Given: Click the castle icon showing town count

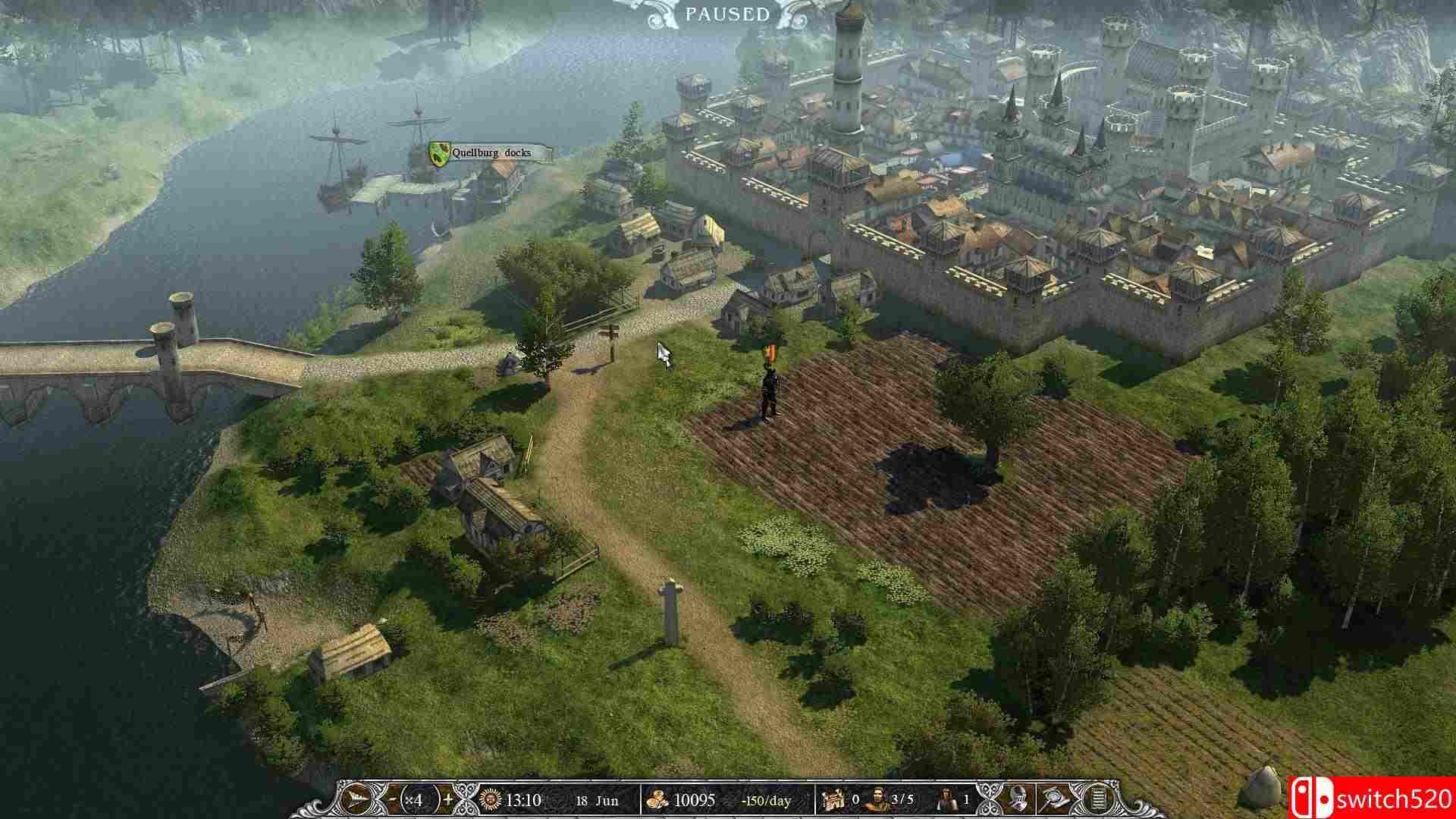Looking at the screenshot, I should 834,799.
